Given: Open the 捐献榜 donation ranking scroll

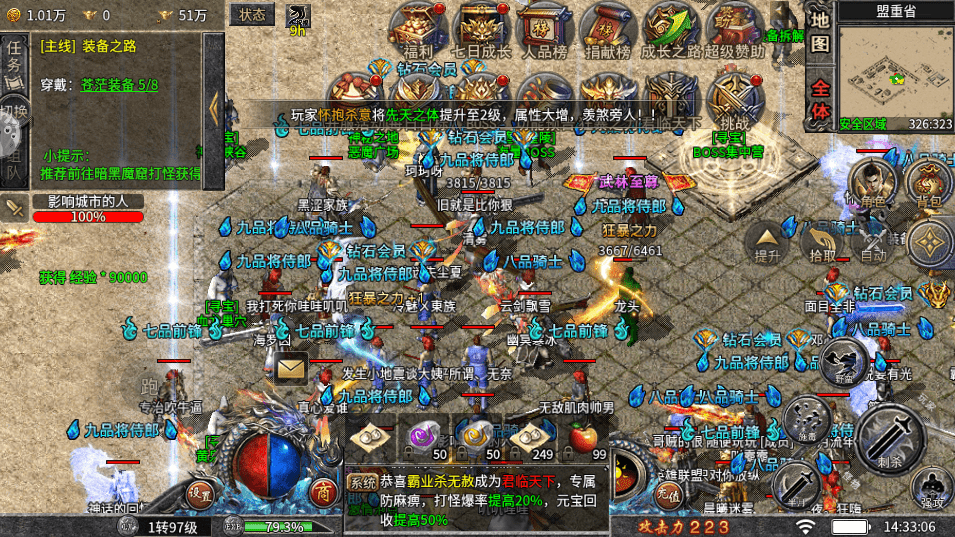Looking at the screenshot, I should [608, 27].
